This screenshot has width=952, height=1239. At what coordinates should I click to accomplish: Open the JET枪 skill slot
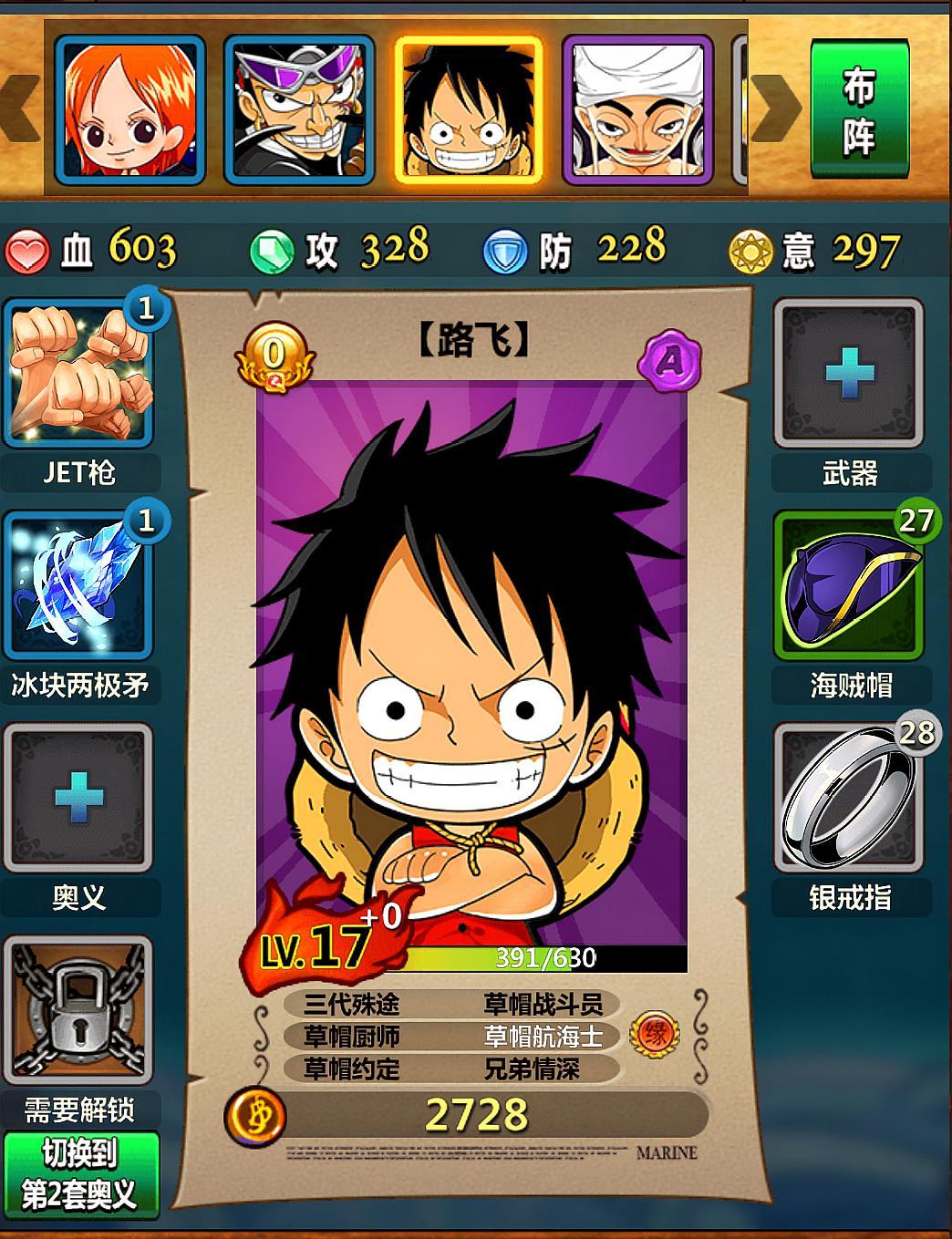click(x=78, y=374)
